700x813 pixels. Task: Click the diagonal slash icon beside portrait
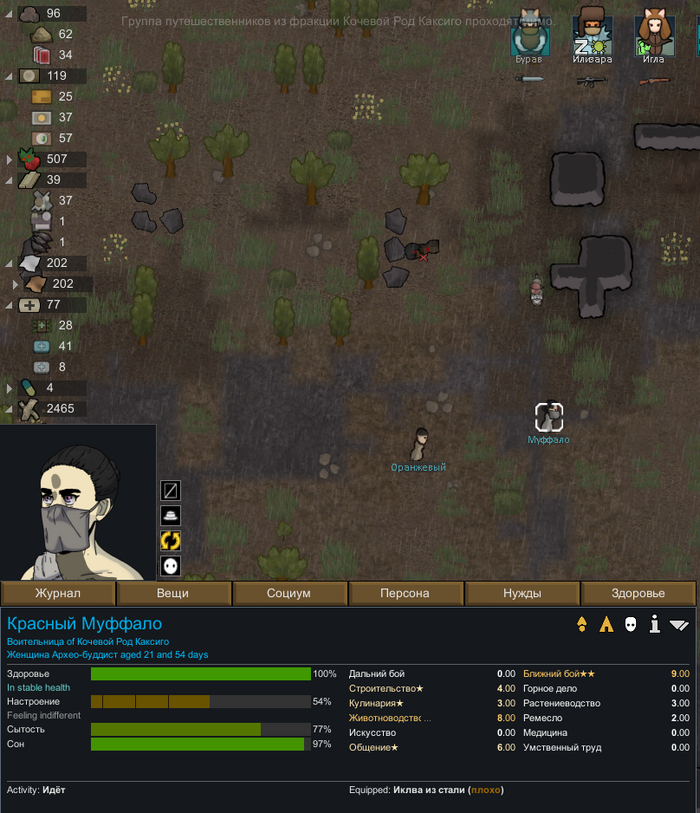(x=171, y=490)
